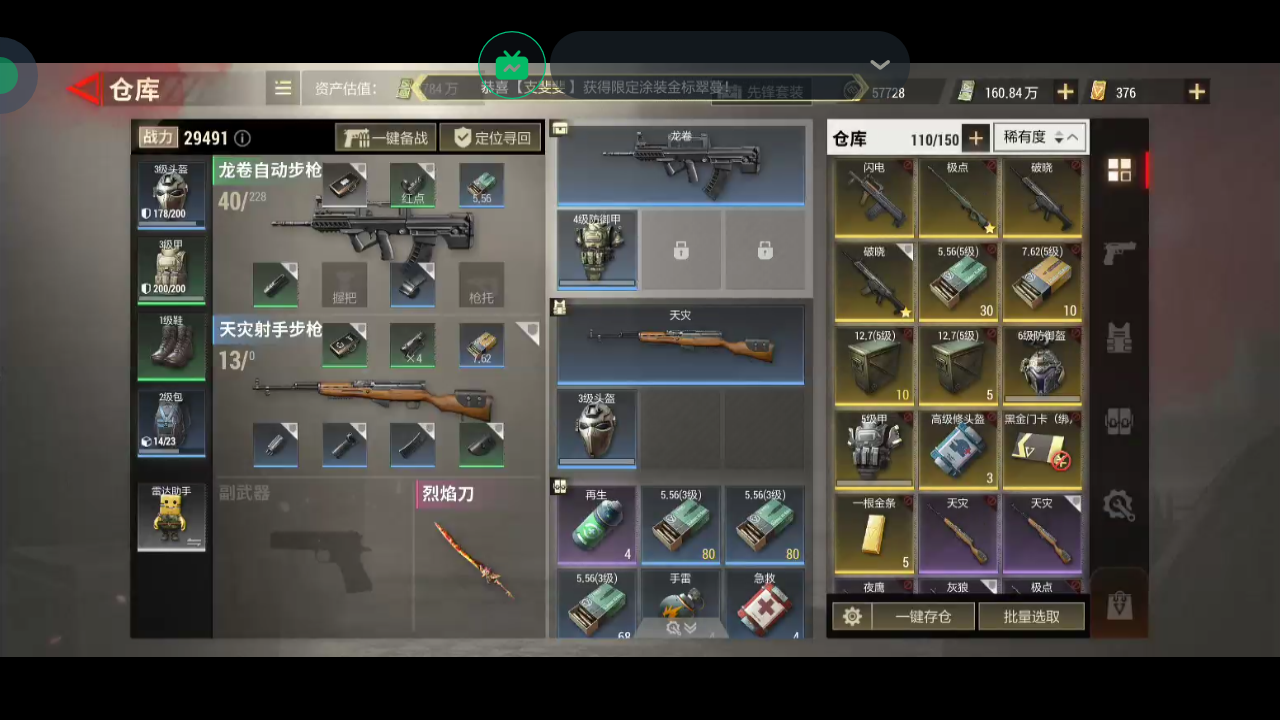Image resolution: width=1280 pixels, height=720 pixels.
Task: Click the green TV overlay icon
Action: [x=511, y=66]
